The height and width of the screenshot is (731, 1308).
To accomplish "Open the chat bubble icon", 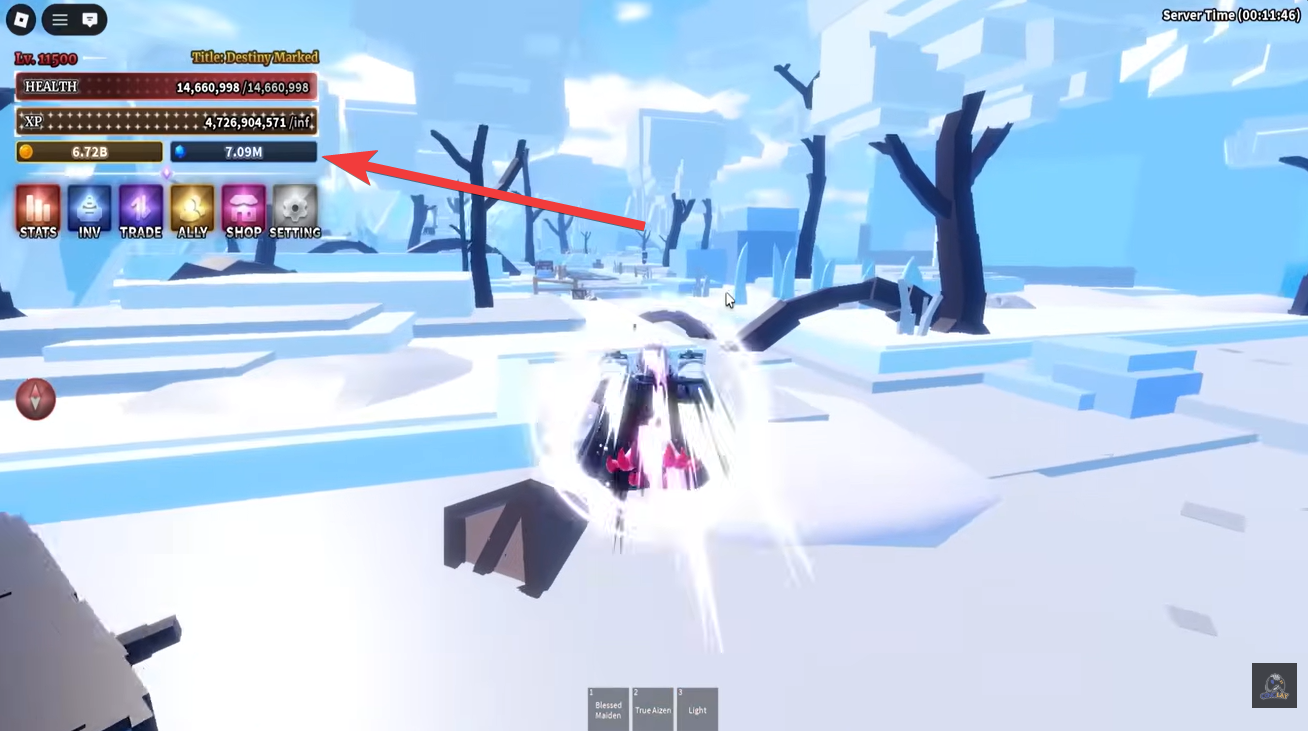I will [91, 19].
